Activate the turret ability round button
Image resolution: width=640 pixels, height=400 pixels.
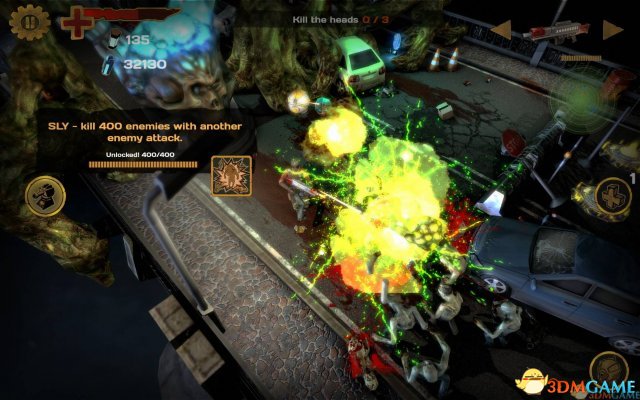[x=45, y=193]
